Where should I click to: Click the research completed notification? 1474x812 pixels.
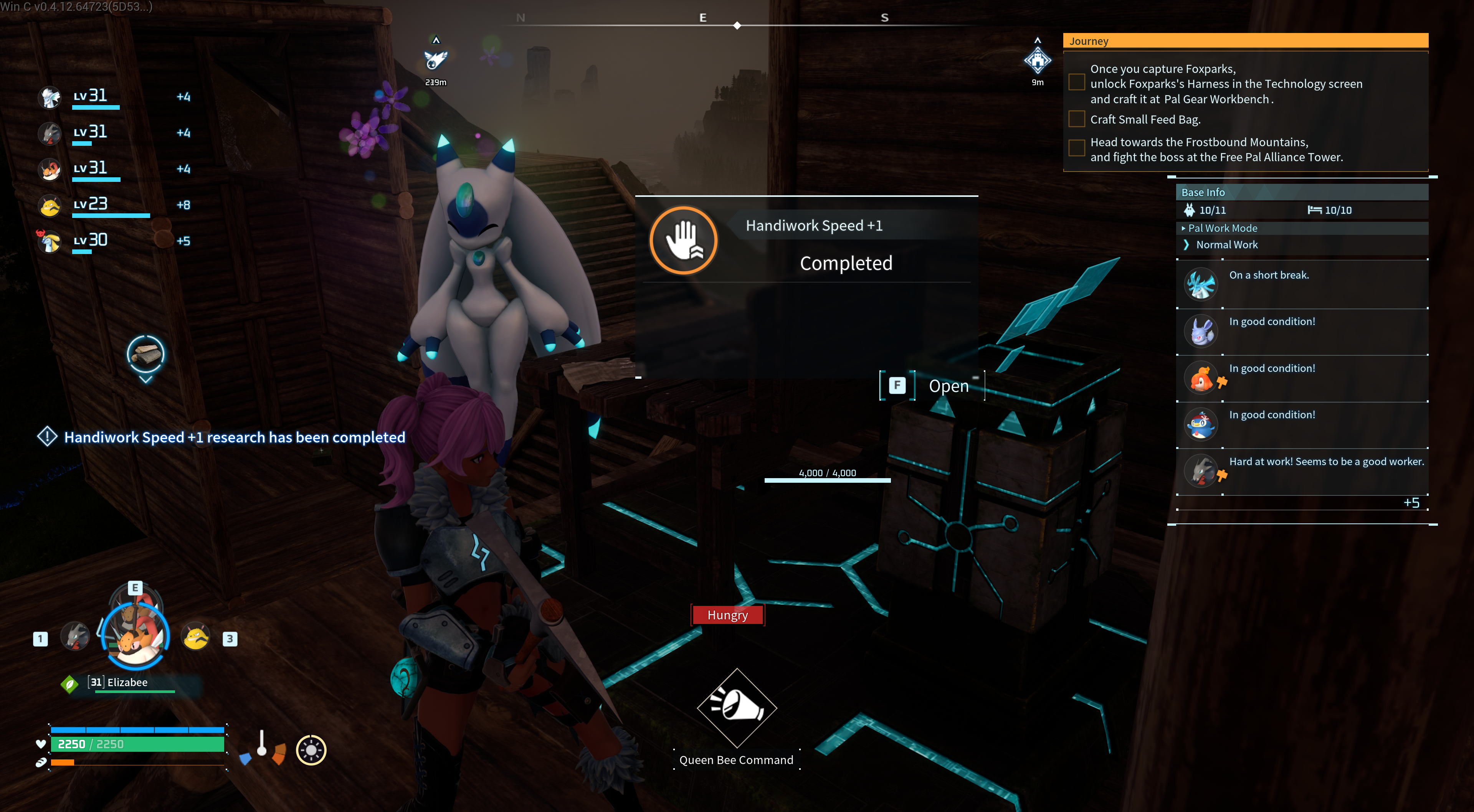click(234, 437)
